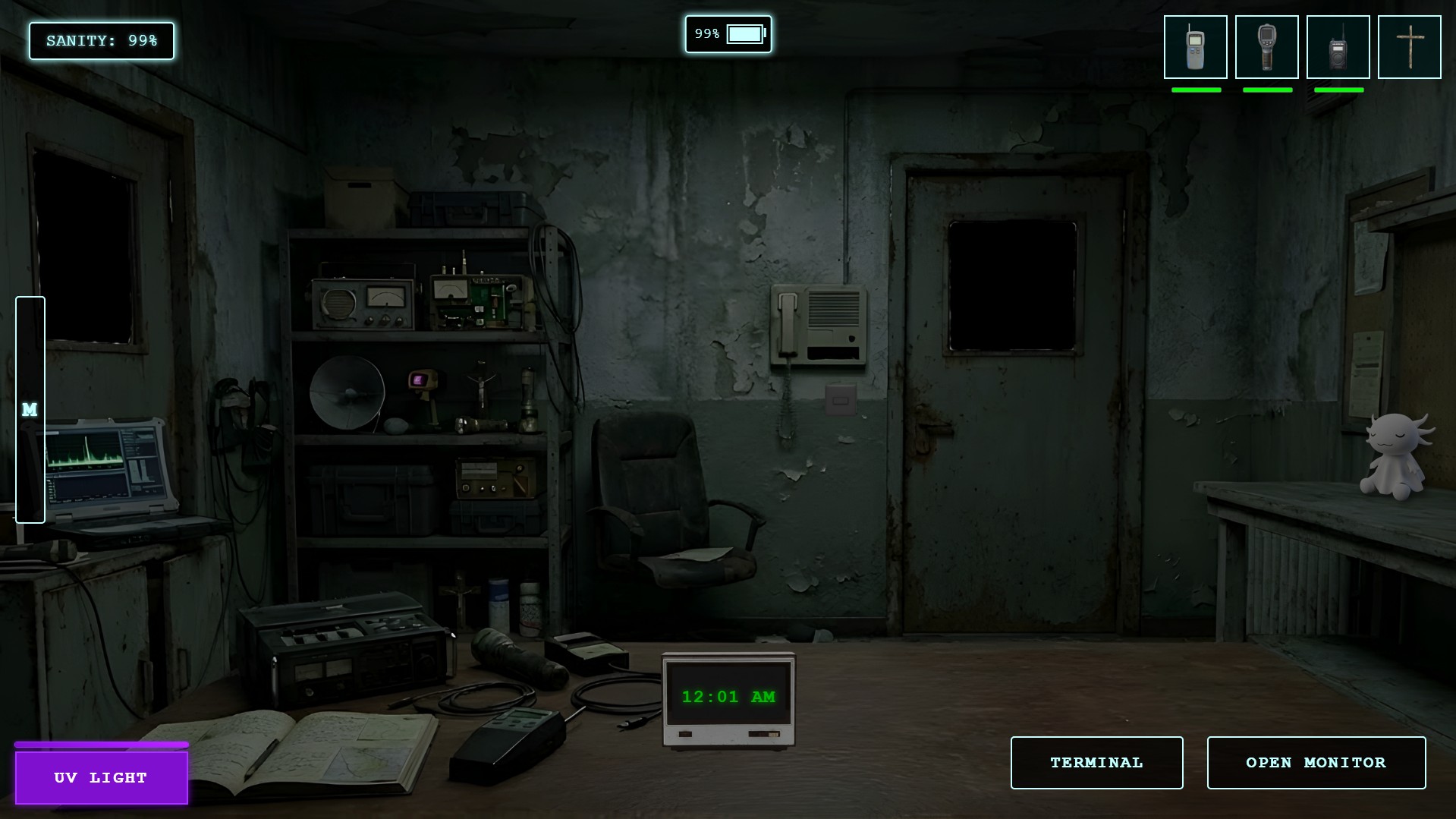The image size is (1456, 819).
Task: Open the Terminal
Action: (1096, 762)
